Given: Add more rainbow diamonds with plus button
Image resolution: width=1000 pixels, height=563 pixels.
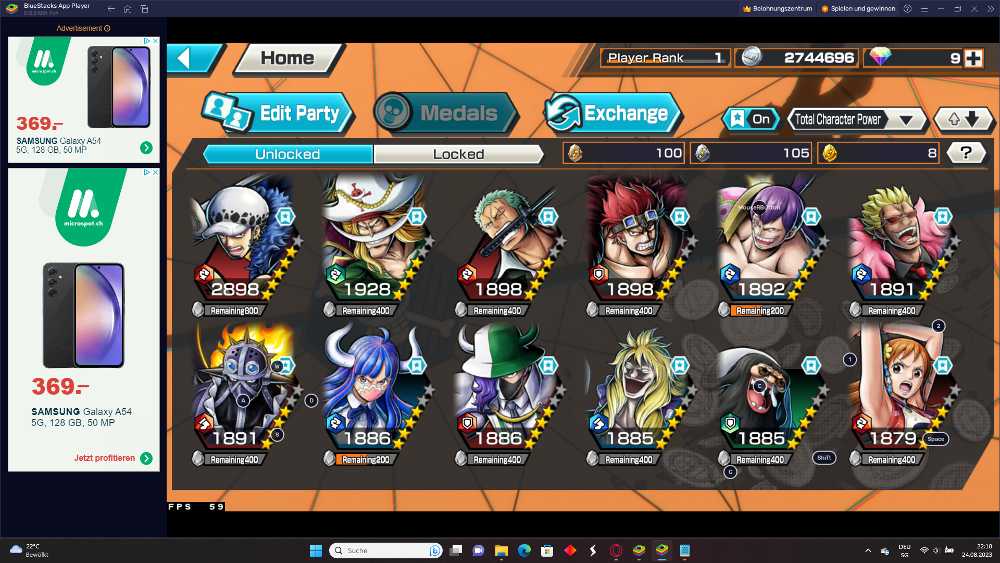Looking at the screenshot, I should click(973, 58).
